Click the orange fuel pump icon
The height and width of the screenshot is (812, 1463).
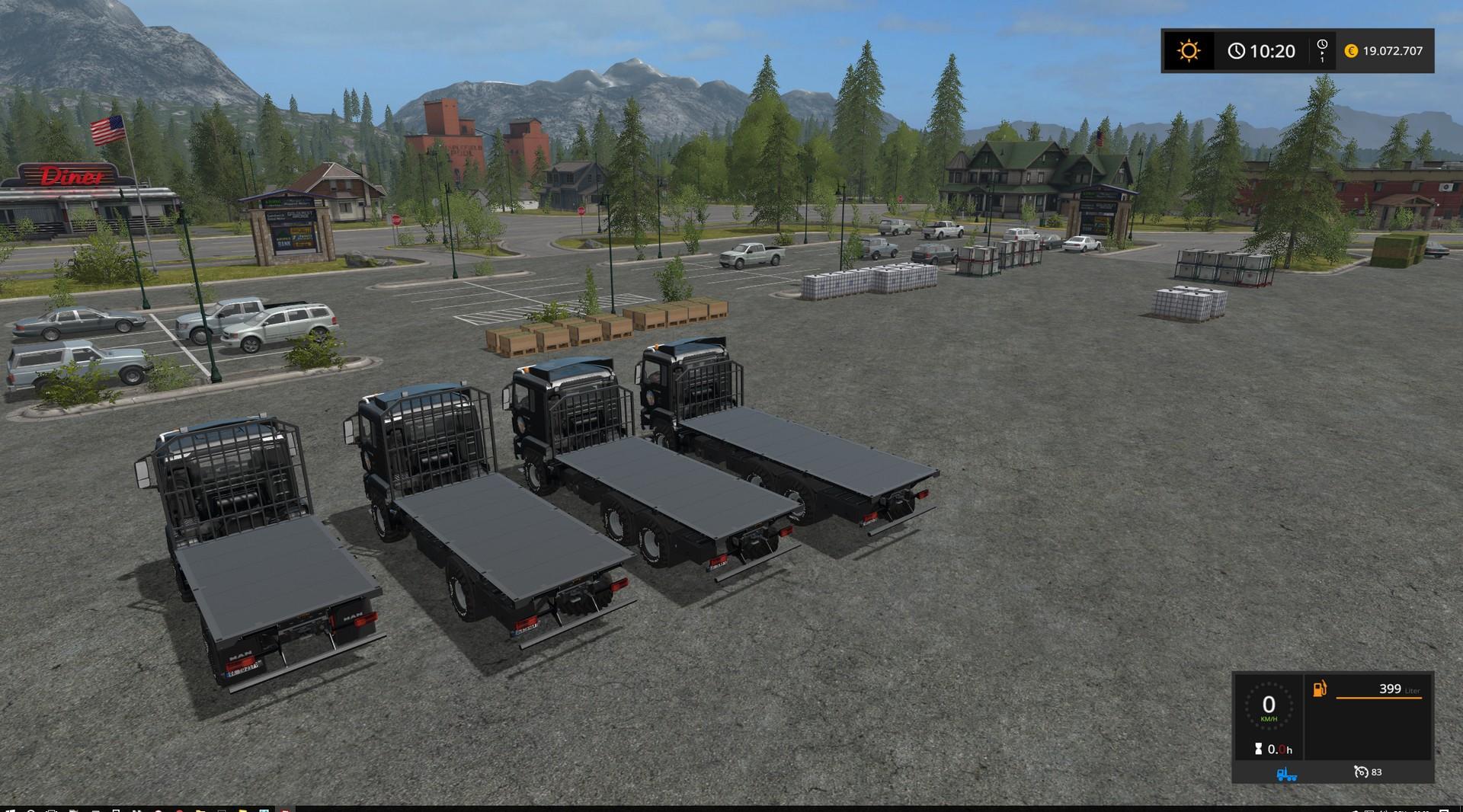click(1319, 689)
